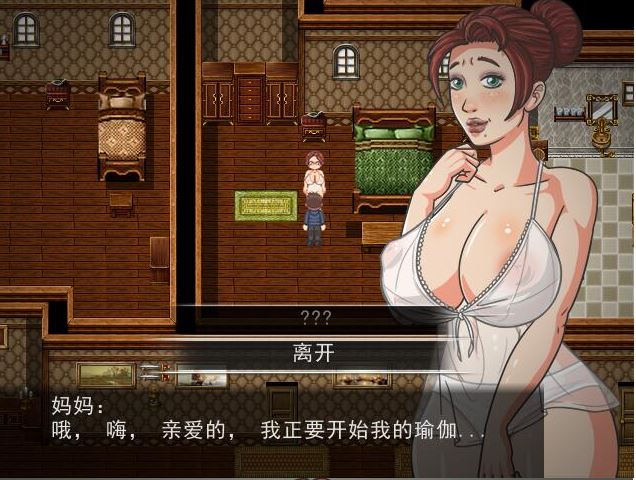
Task: Select the "???" dialogue choice
Action: [x=317, y=316]
